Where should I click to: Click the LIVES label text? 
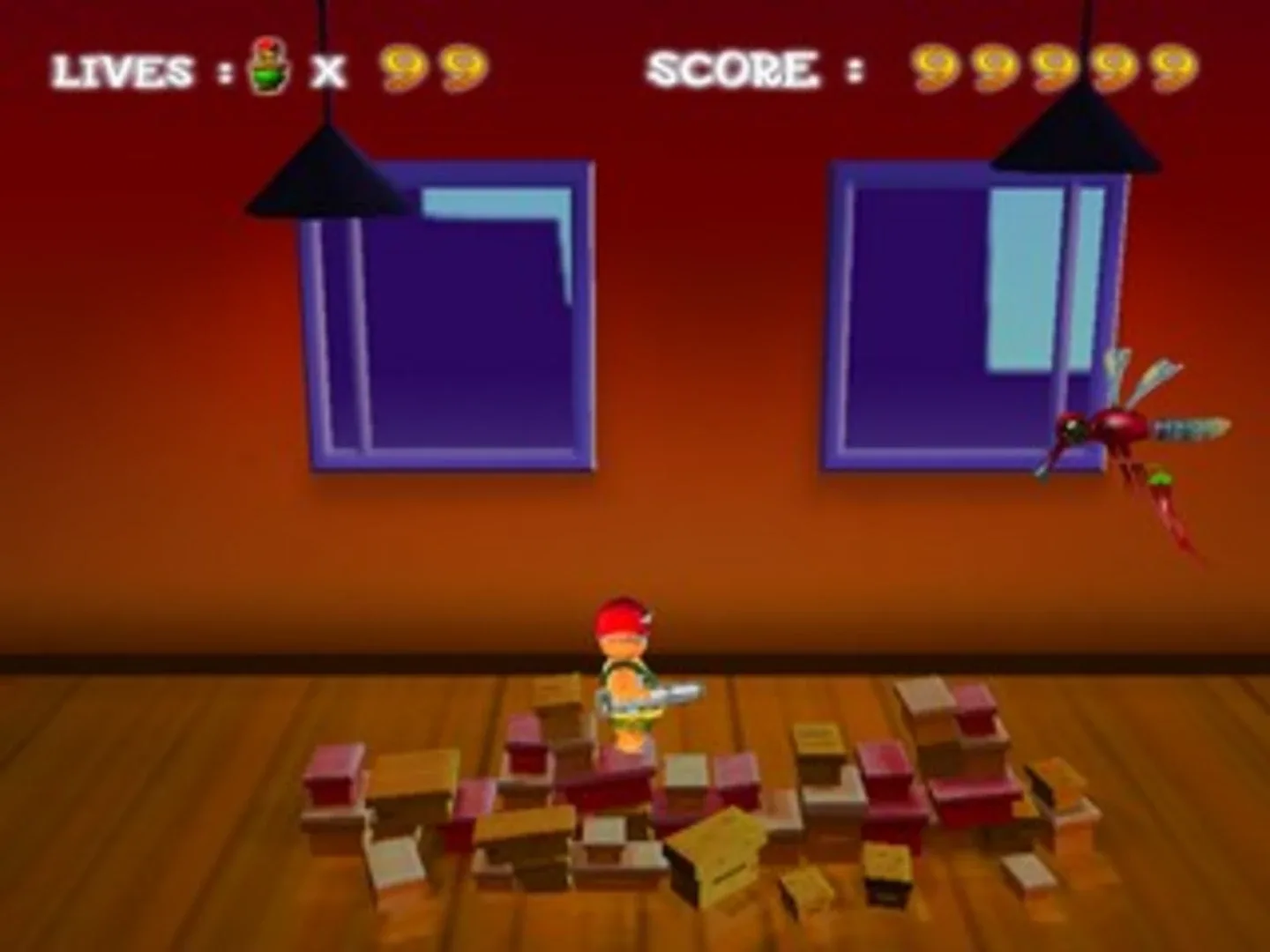[x=122, y=71]
